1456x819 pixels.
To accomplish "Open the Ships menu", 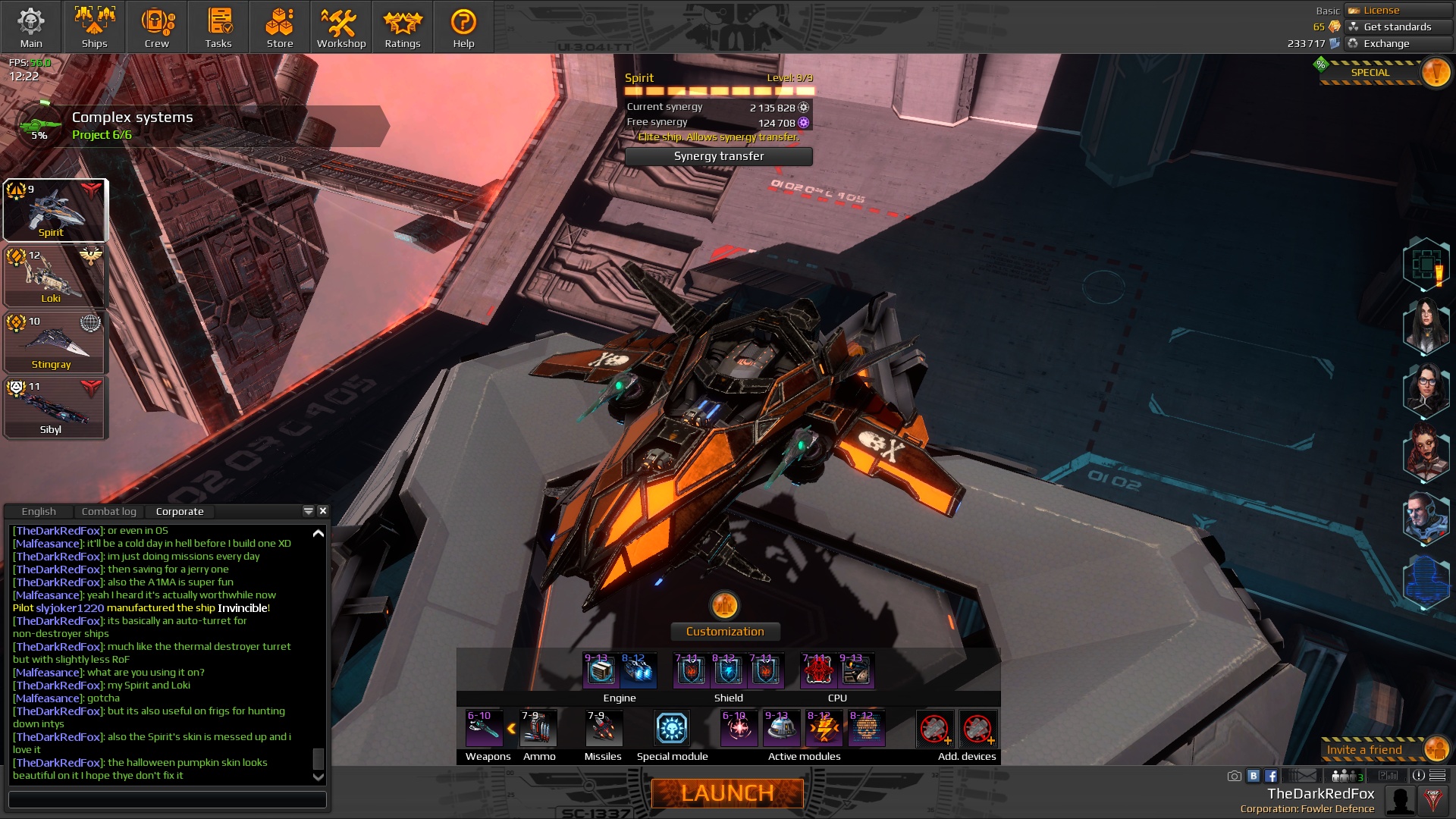I will point(94,27).
